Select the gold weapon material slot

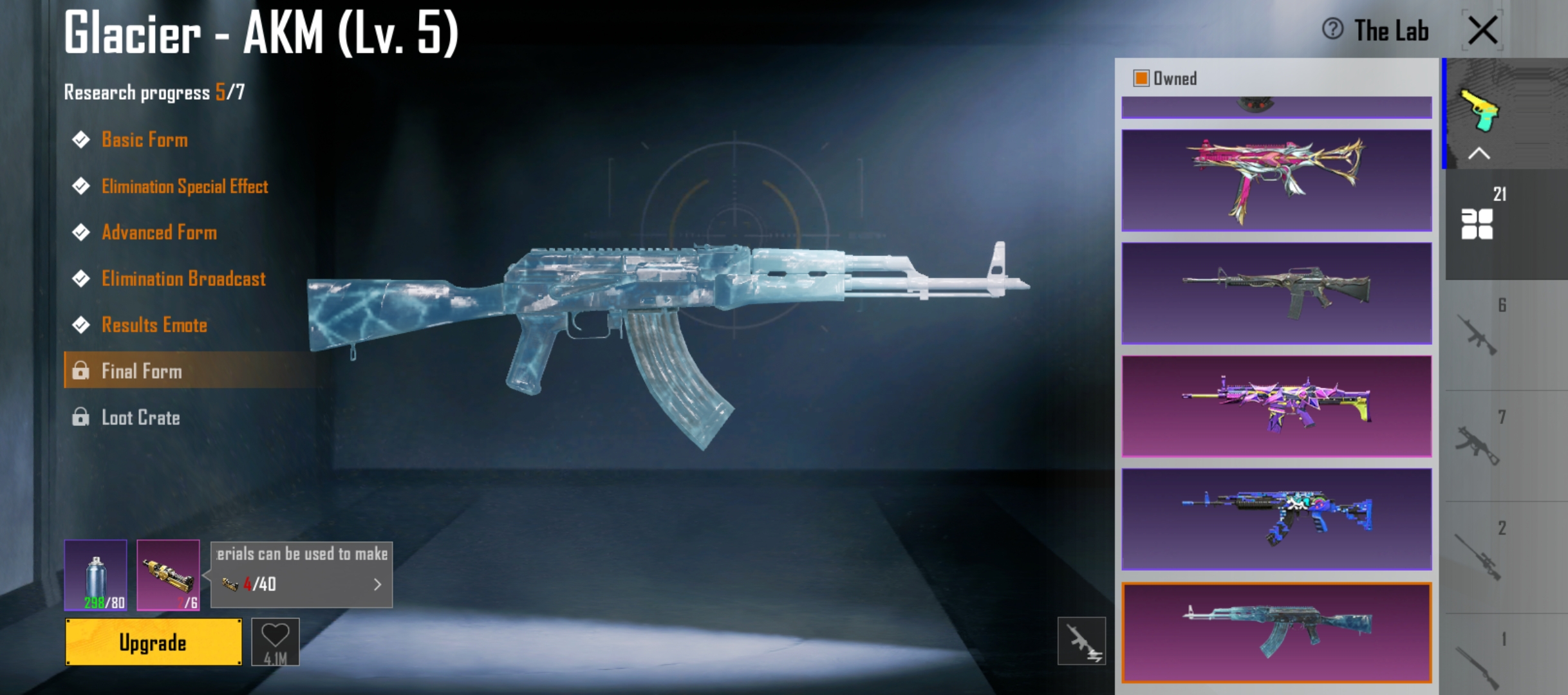168,575
